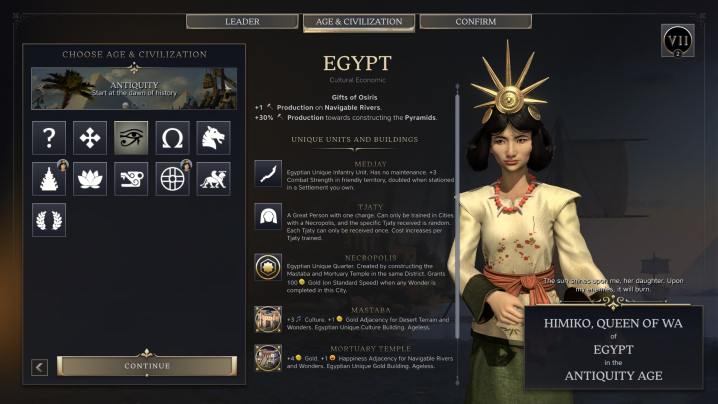Open the VII badge in the corner
This screenshot has height=404, width=718.
(x=677, y=41)
